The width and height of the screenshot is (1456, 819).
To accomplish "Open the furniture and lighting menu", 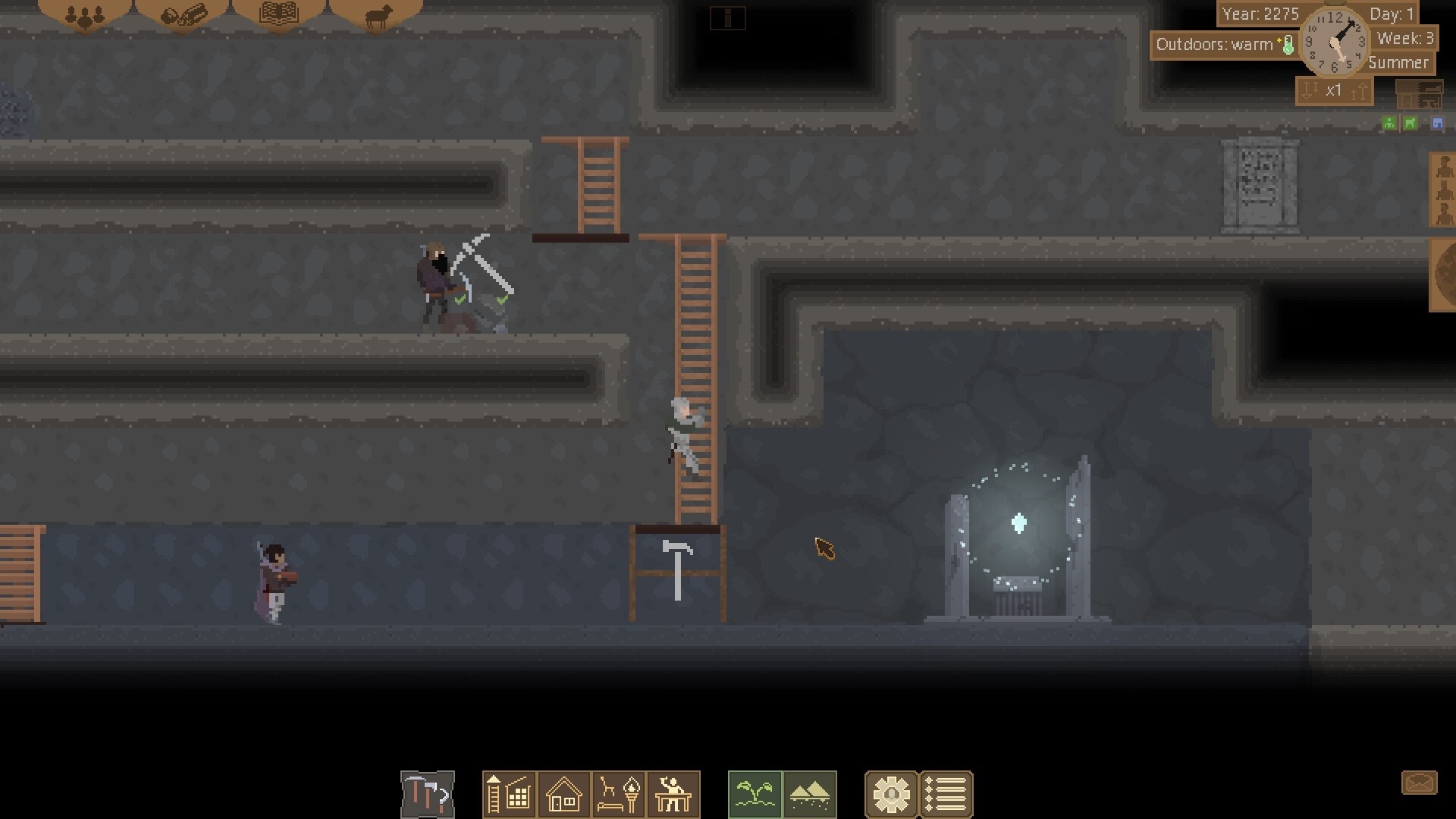I will pyautogui.click(x=618, y=794).
